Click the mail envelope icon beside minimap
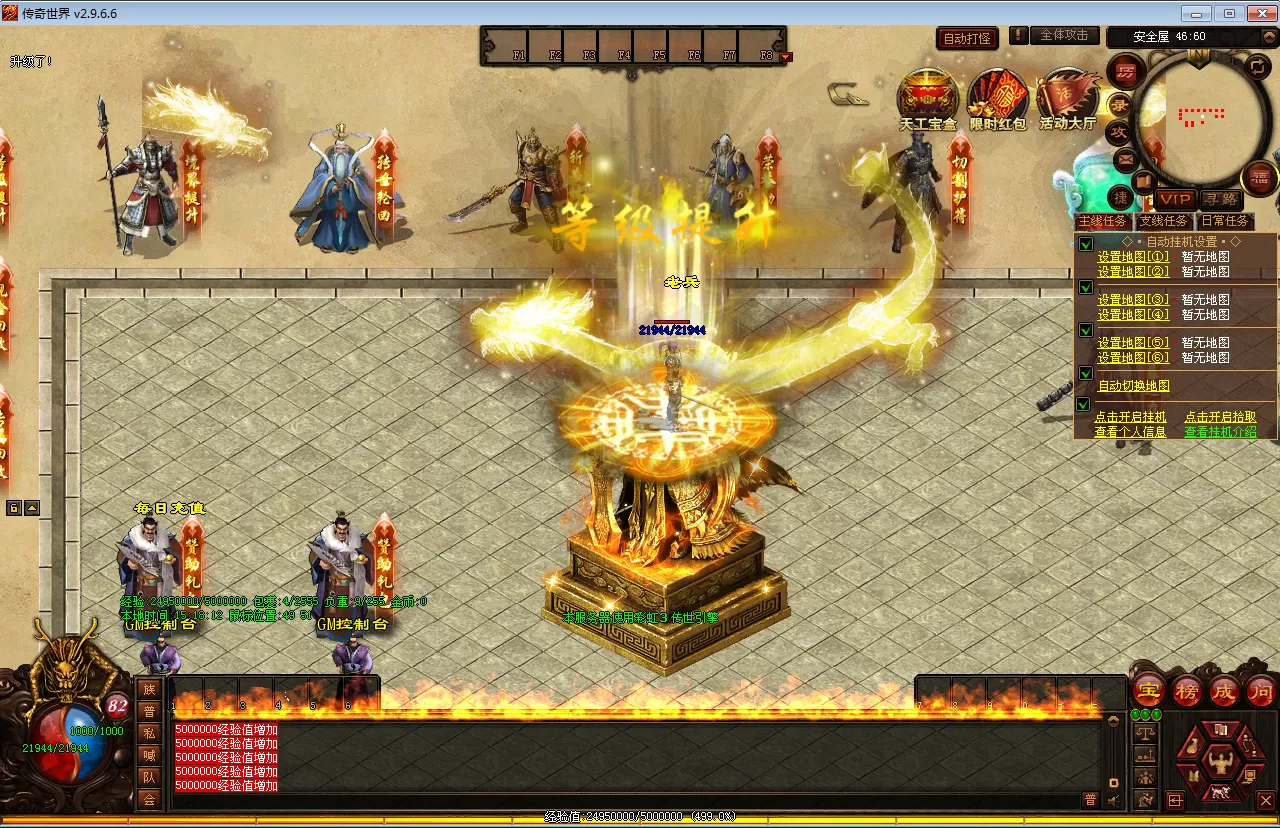The width and height of the screenshot is (1280, 828). [x=1126, y=158]
